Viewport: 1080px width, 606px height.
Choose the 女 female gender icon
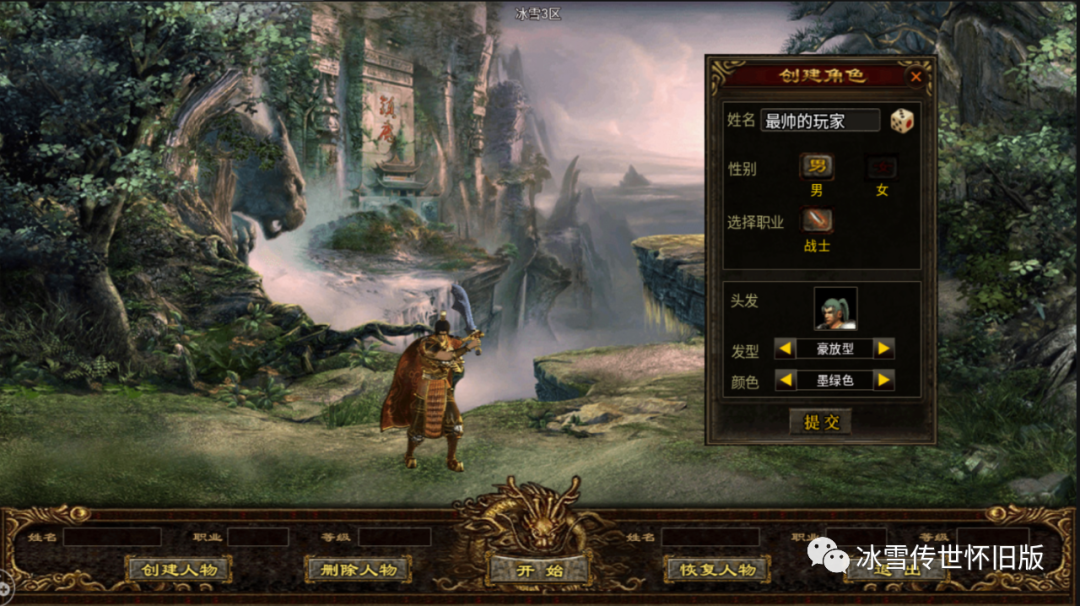[x=882, y=167]
